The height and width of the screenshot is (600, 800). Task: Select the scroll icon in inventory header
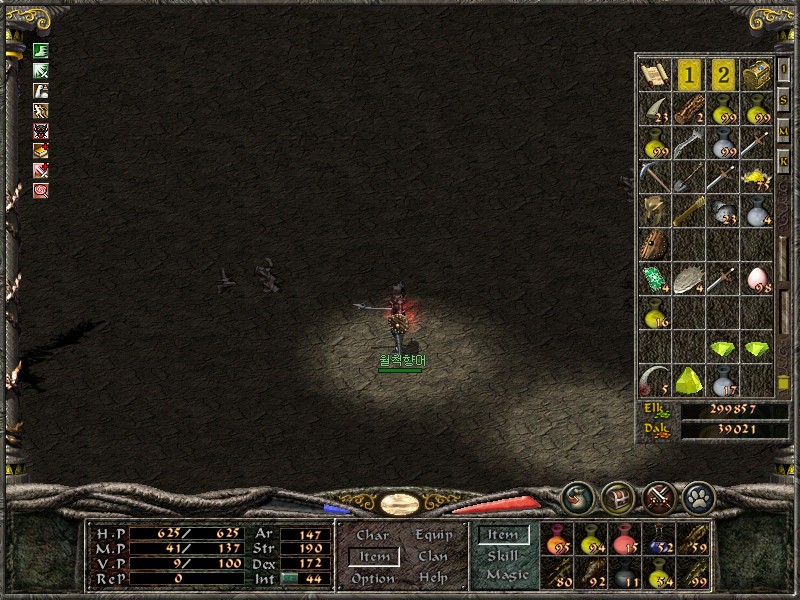coord(654,74)
